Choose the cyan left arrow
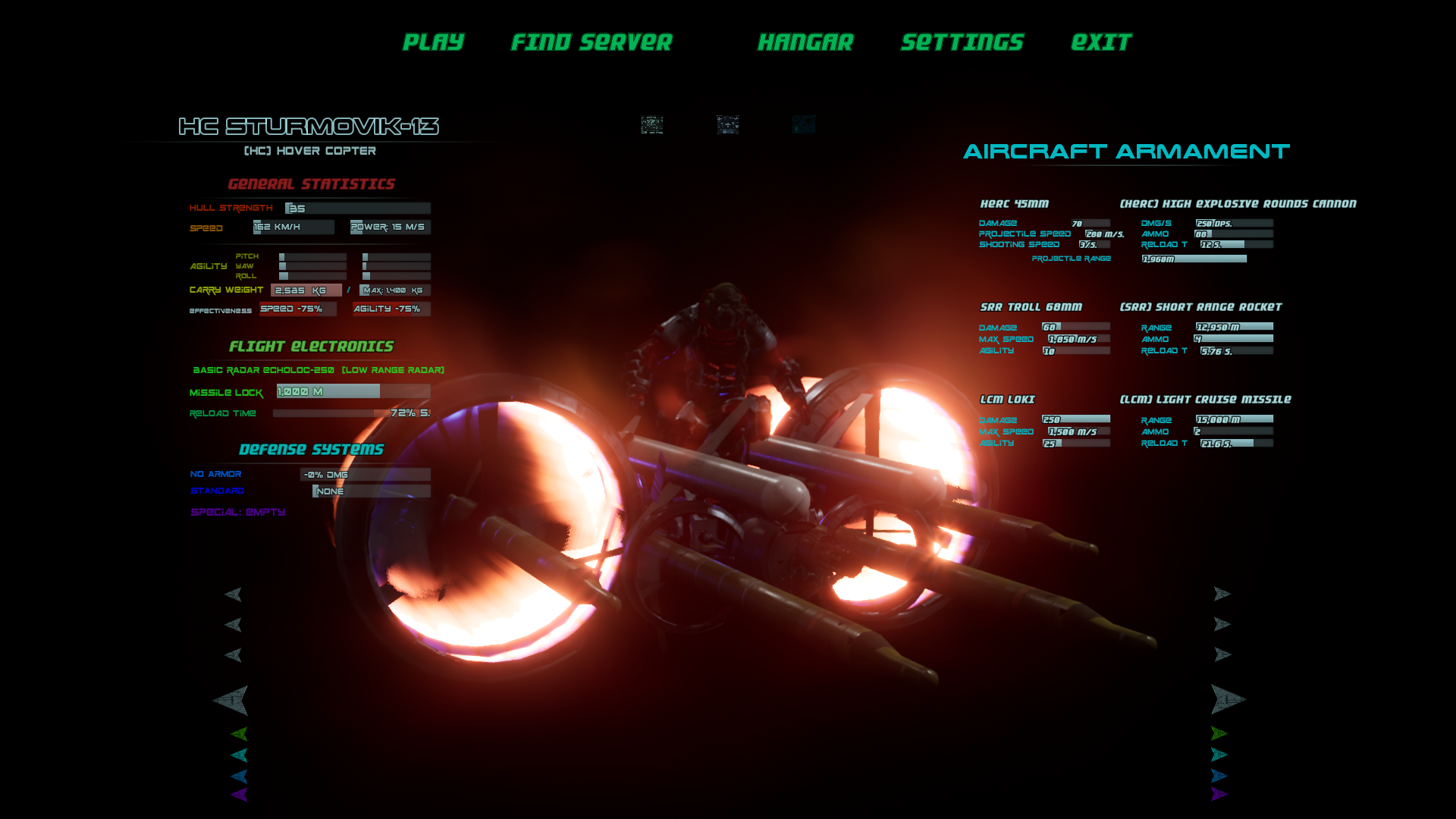This screenshot has width=1456, height=819. pos(239,755)
